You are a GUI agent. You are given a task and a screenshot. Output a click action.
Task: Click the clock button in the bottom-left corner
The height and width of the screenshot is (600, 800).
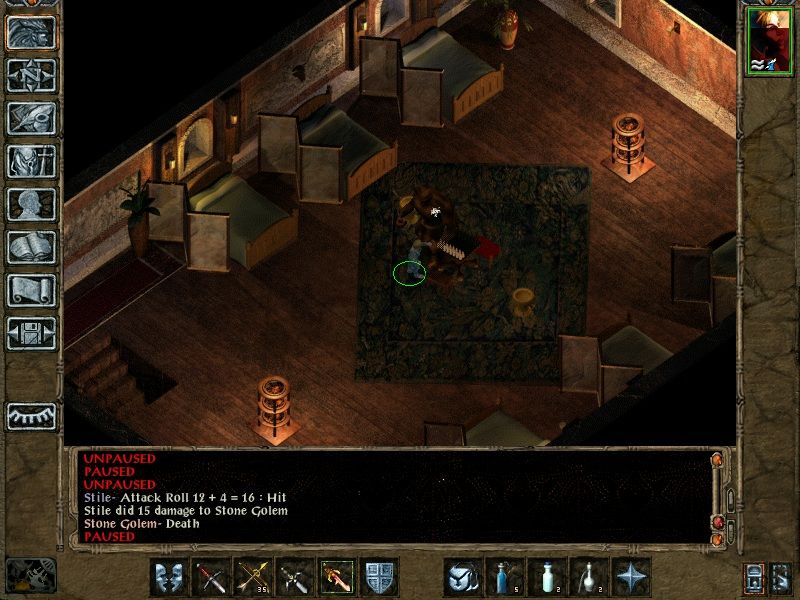coord(31,575)
